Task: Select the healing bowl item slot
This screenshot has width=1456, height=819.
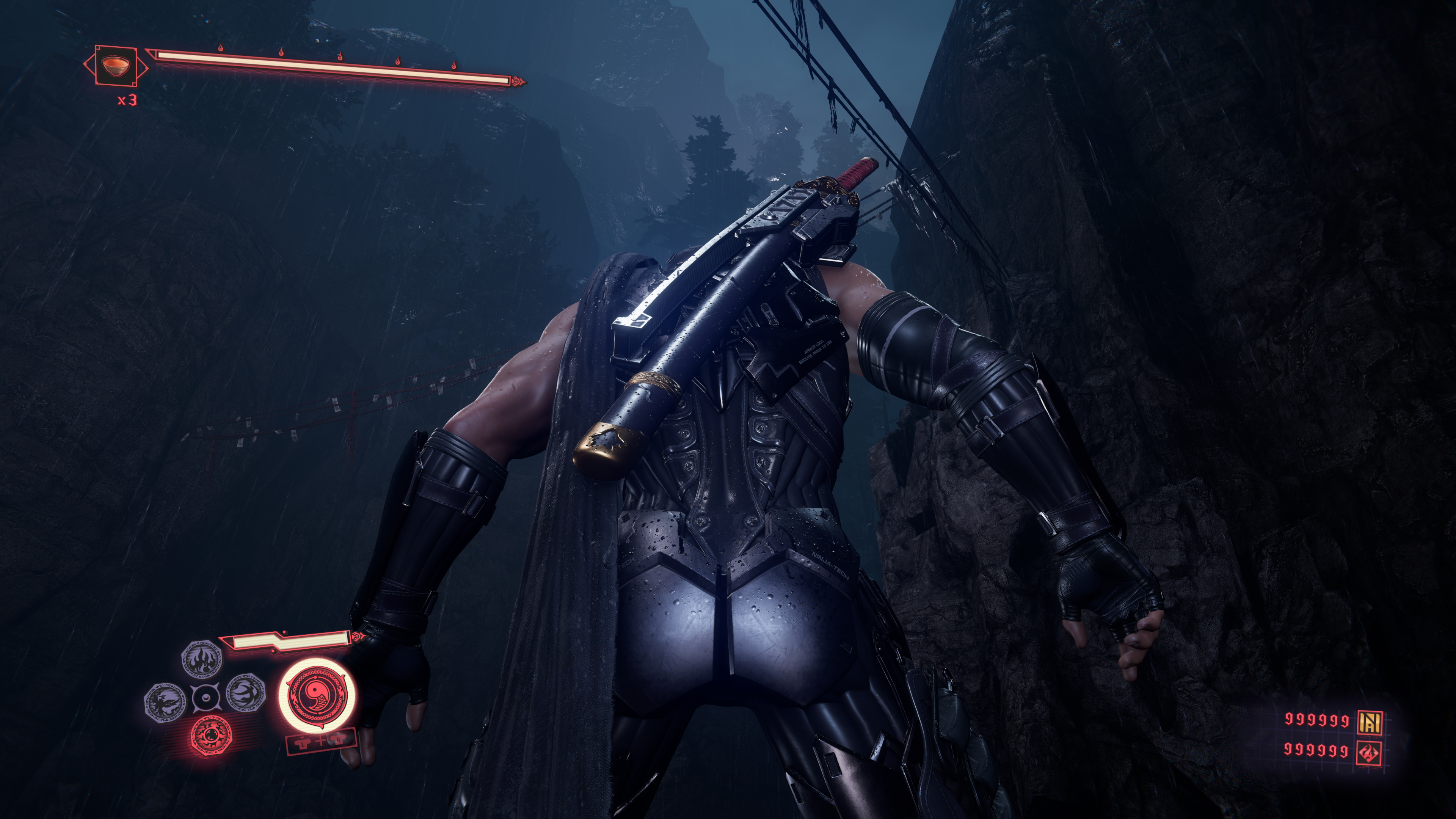Action: point(116,66)
